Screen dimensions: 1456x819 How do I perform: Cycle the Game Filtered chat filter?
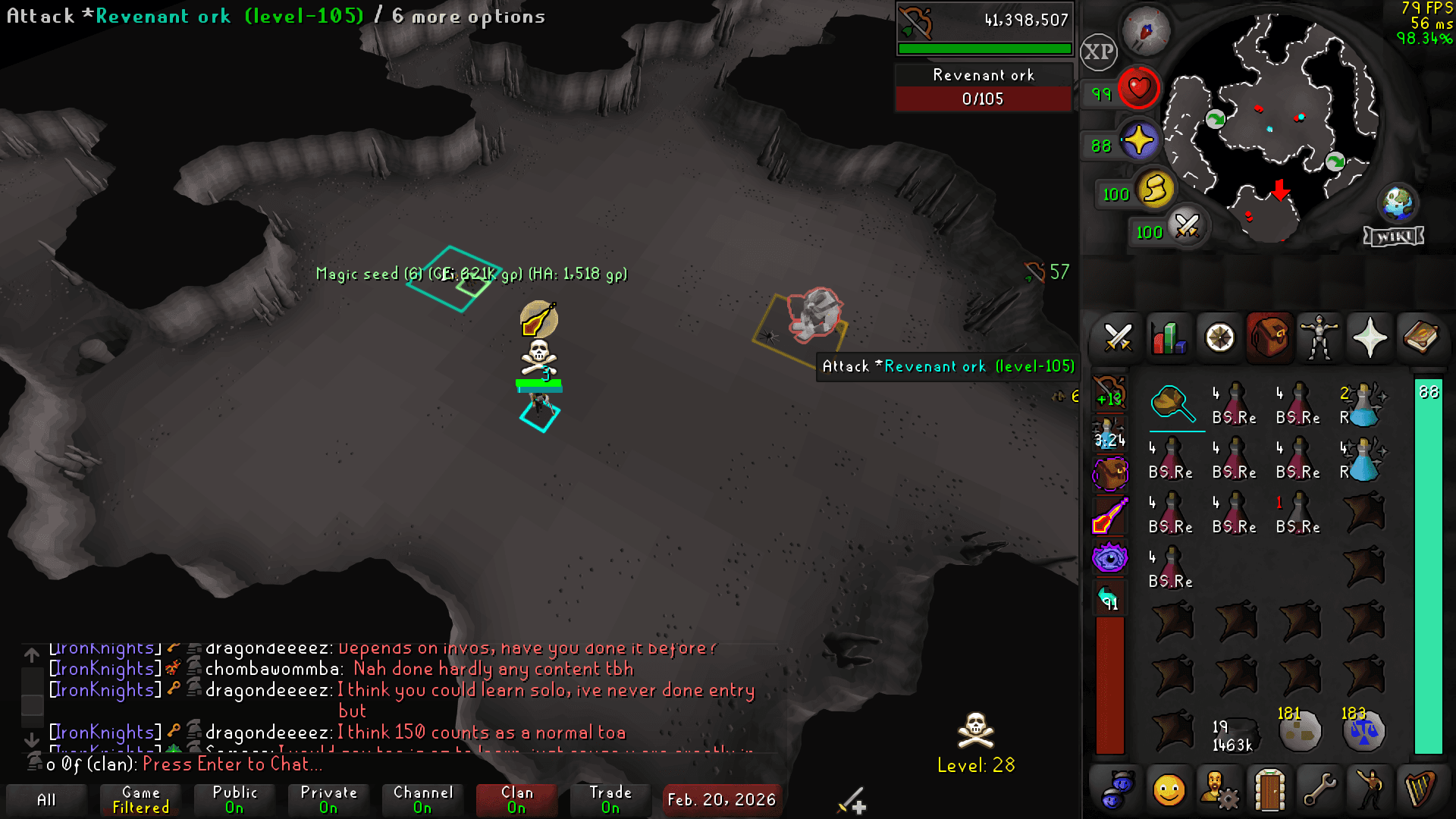tap(140, 800)
